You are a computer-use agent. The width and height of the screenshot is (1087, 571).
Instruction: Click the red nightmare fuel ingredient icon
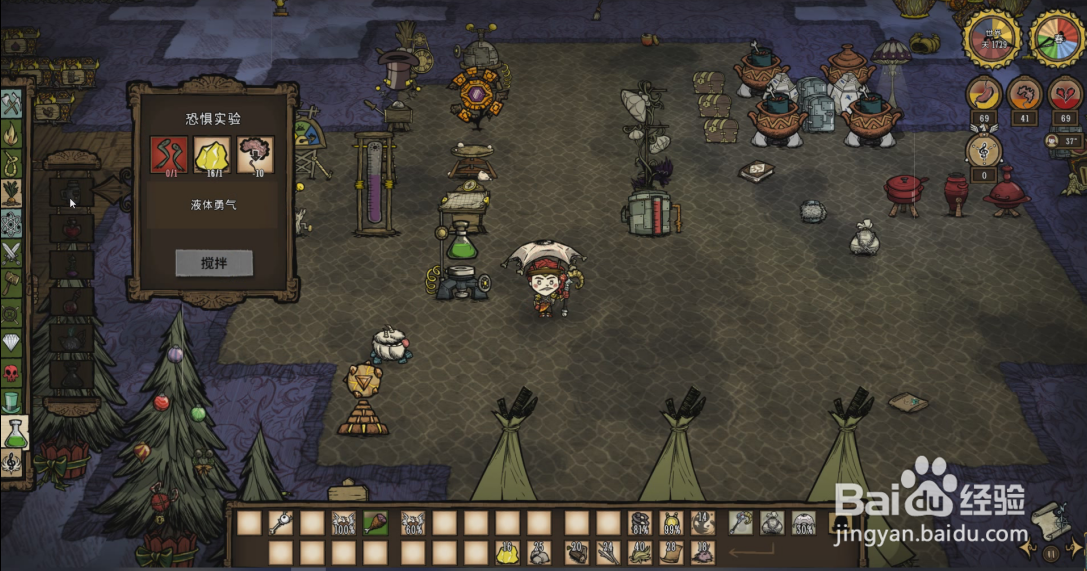pos(169,155)
